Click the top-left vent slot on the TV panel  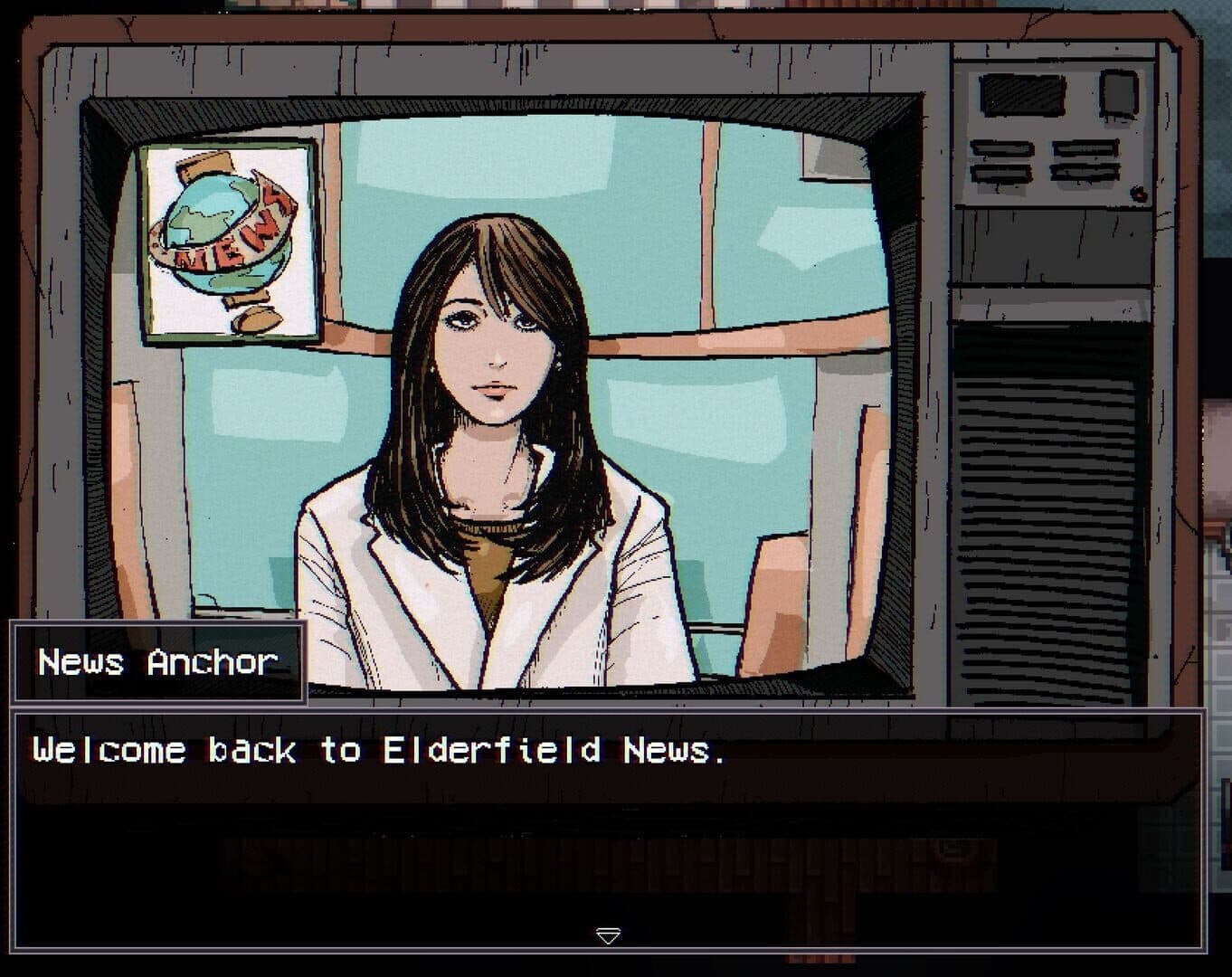click(1002, 148)
